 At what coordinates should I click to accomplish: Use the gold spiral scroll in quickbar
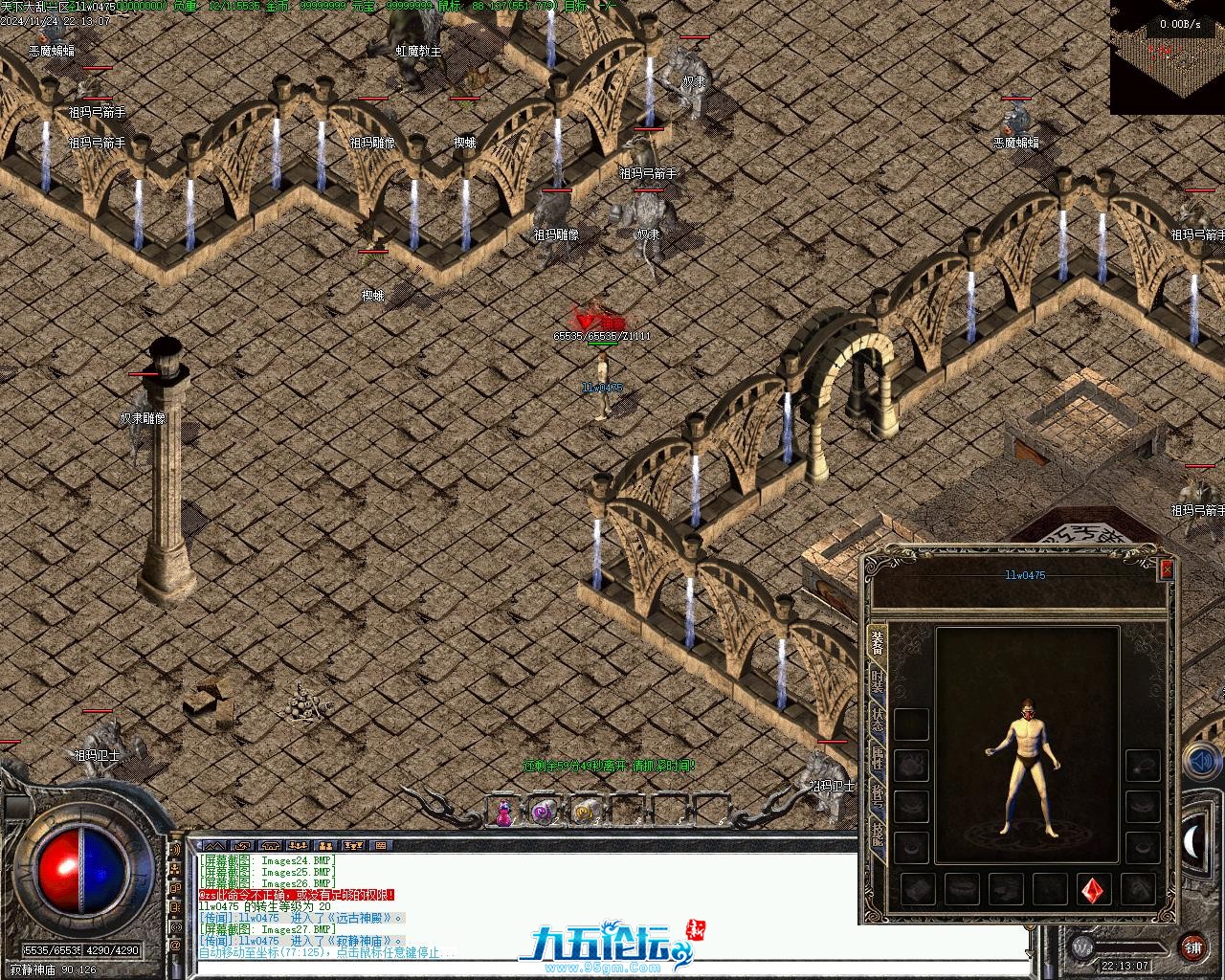(584, 813)
